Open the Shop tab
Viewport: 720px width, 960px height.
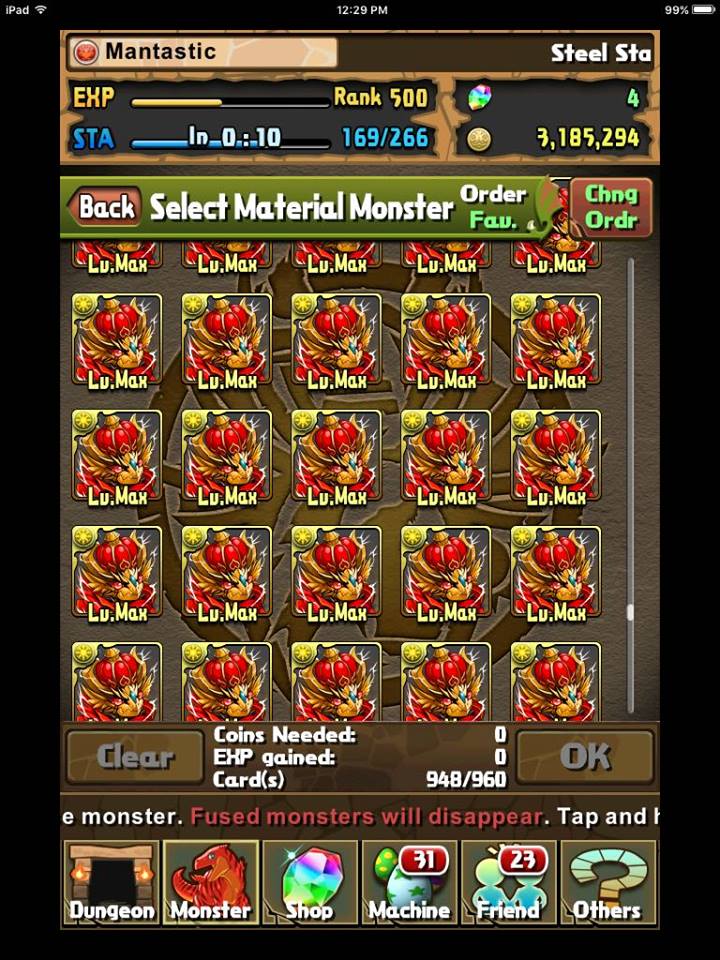[310, 882]
